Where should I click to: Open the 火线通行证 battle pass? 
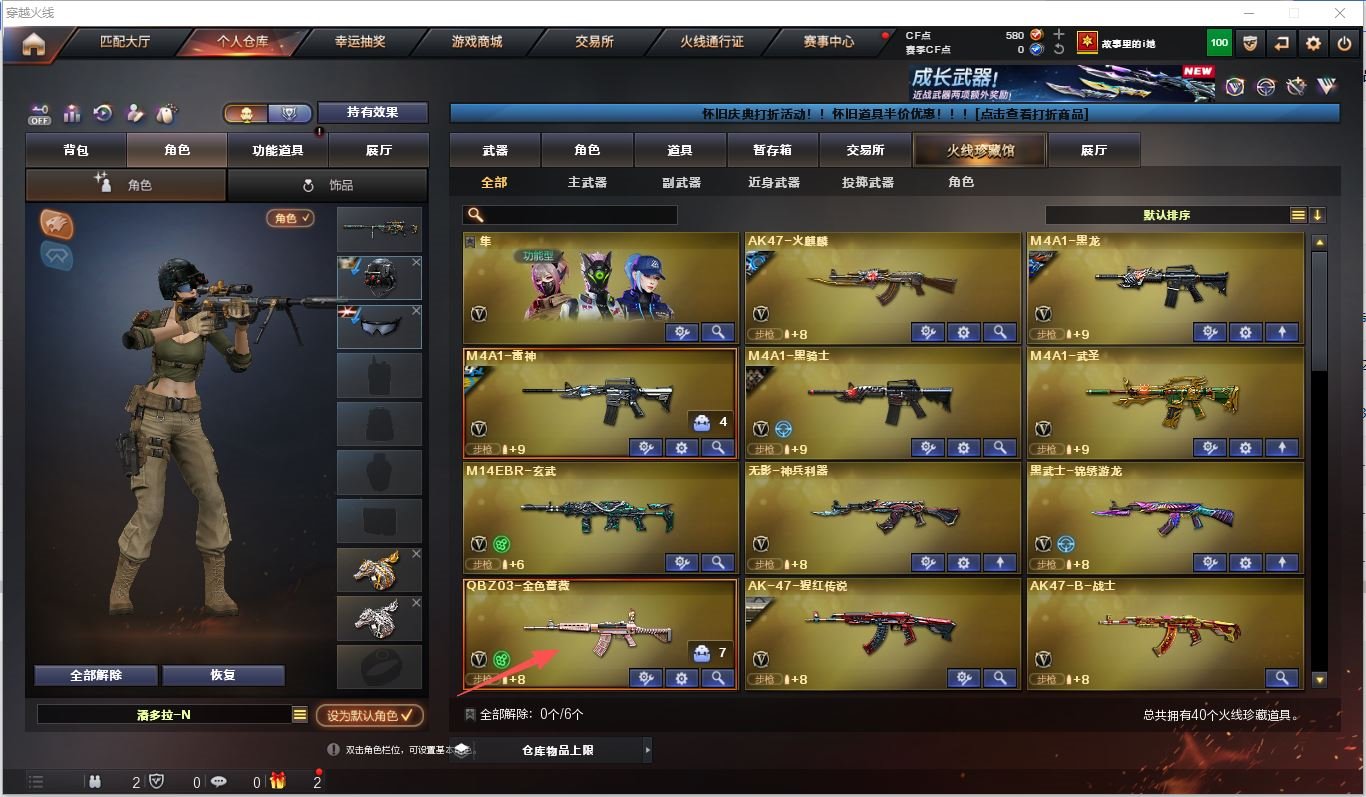click(x=712, y=42)
